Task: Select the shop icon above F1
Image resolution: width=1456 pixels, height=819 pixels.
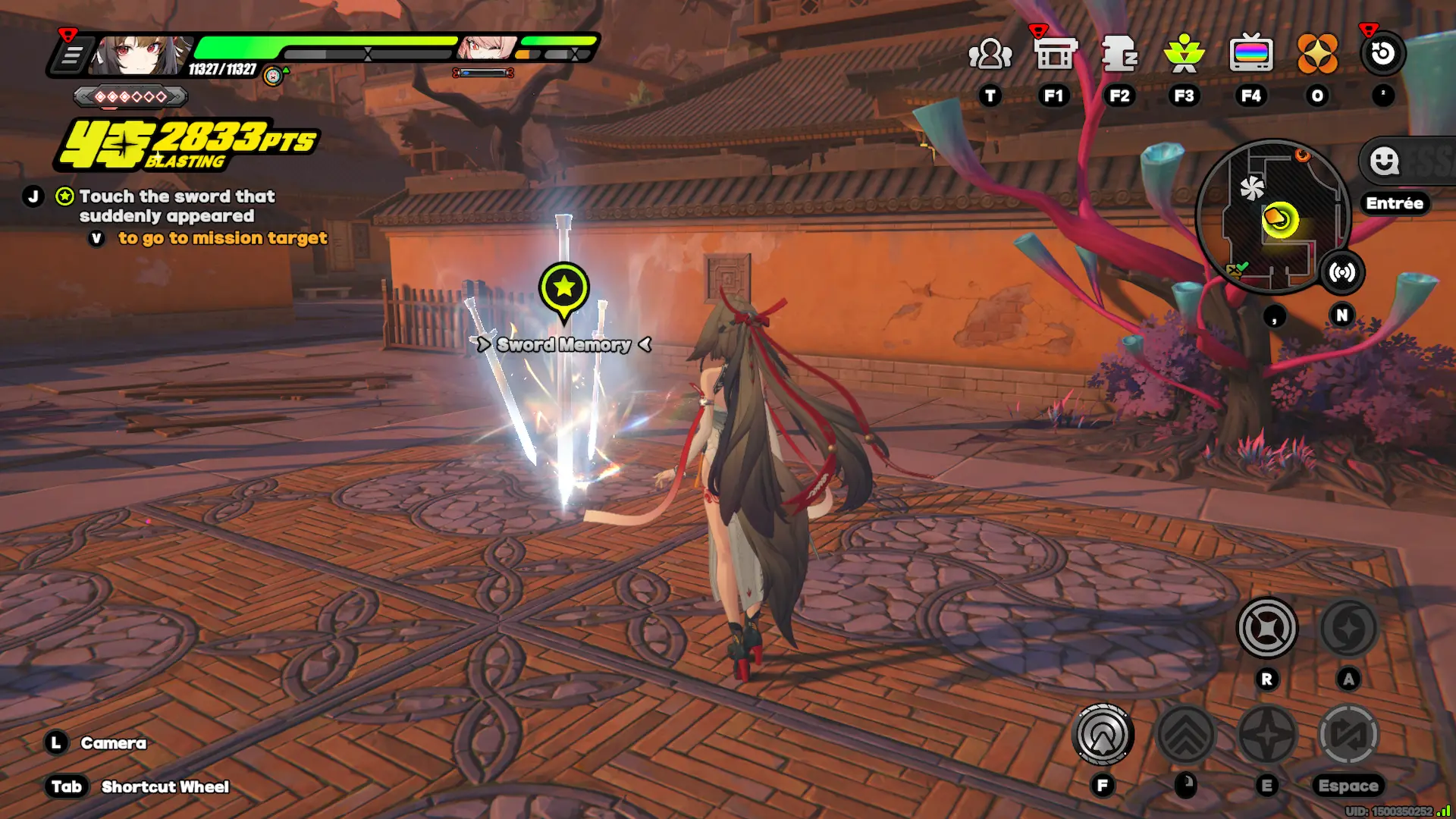Action: point(1054,52)
